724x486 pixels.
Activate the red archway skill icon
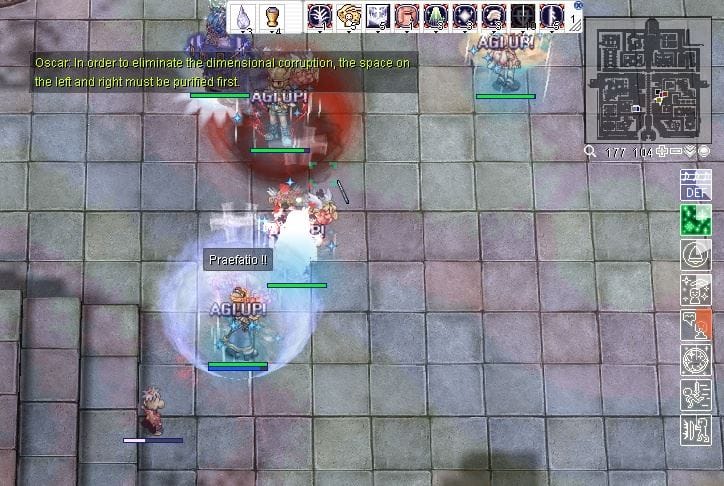coord(407,16)
